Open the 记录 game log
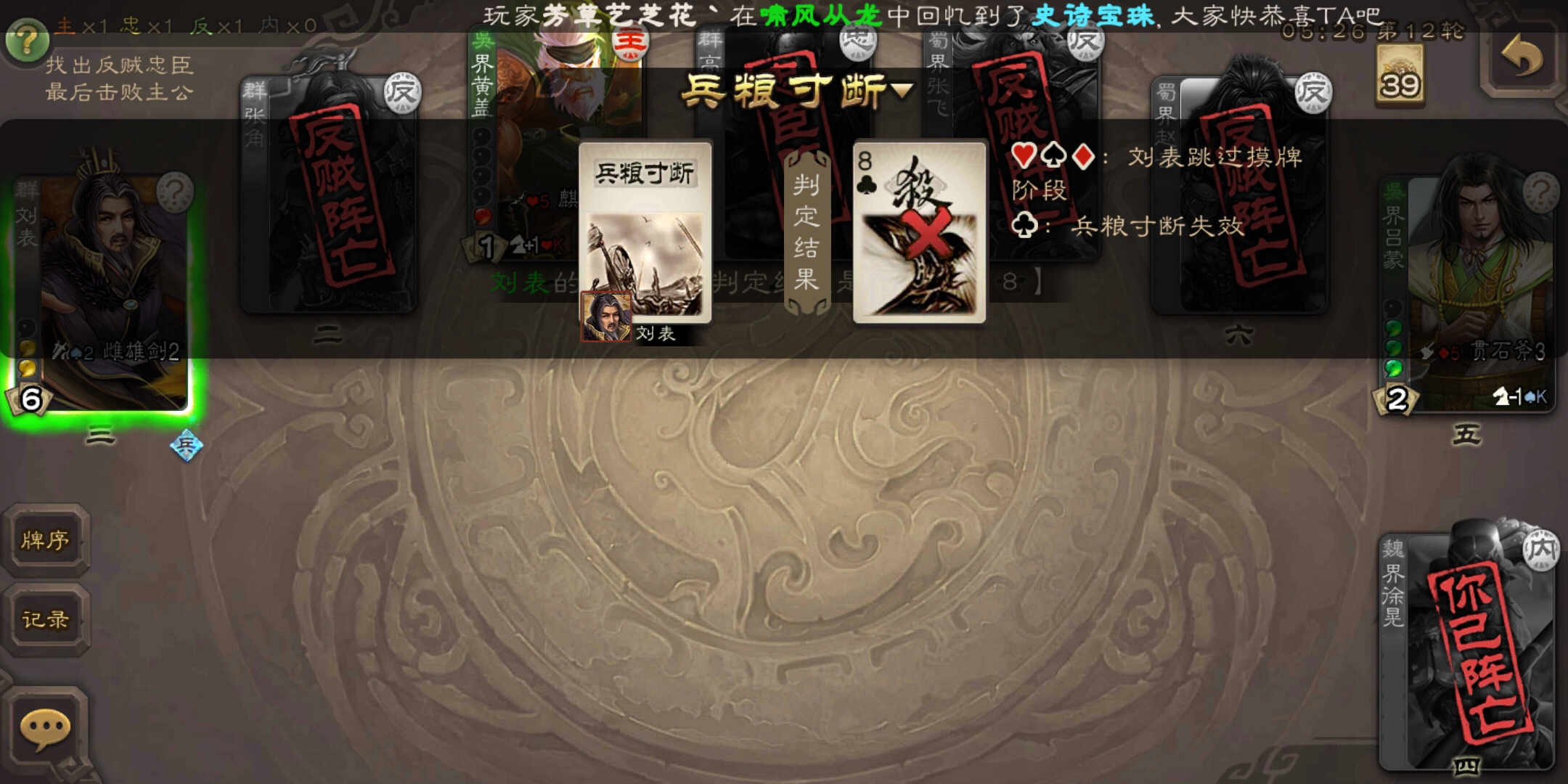This screenshot has width=1568, height=784. 46,621
